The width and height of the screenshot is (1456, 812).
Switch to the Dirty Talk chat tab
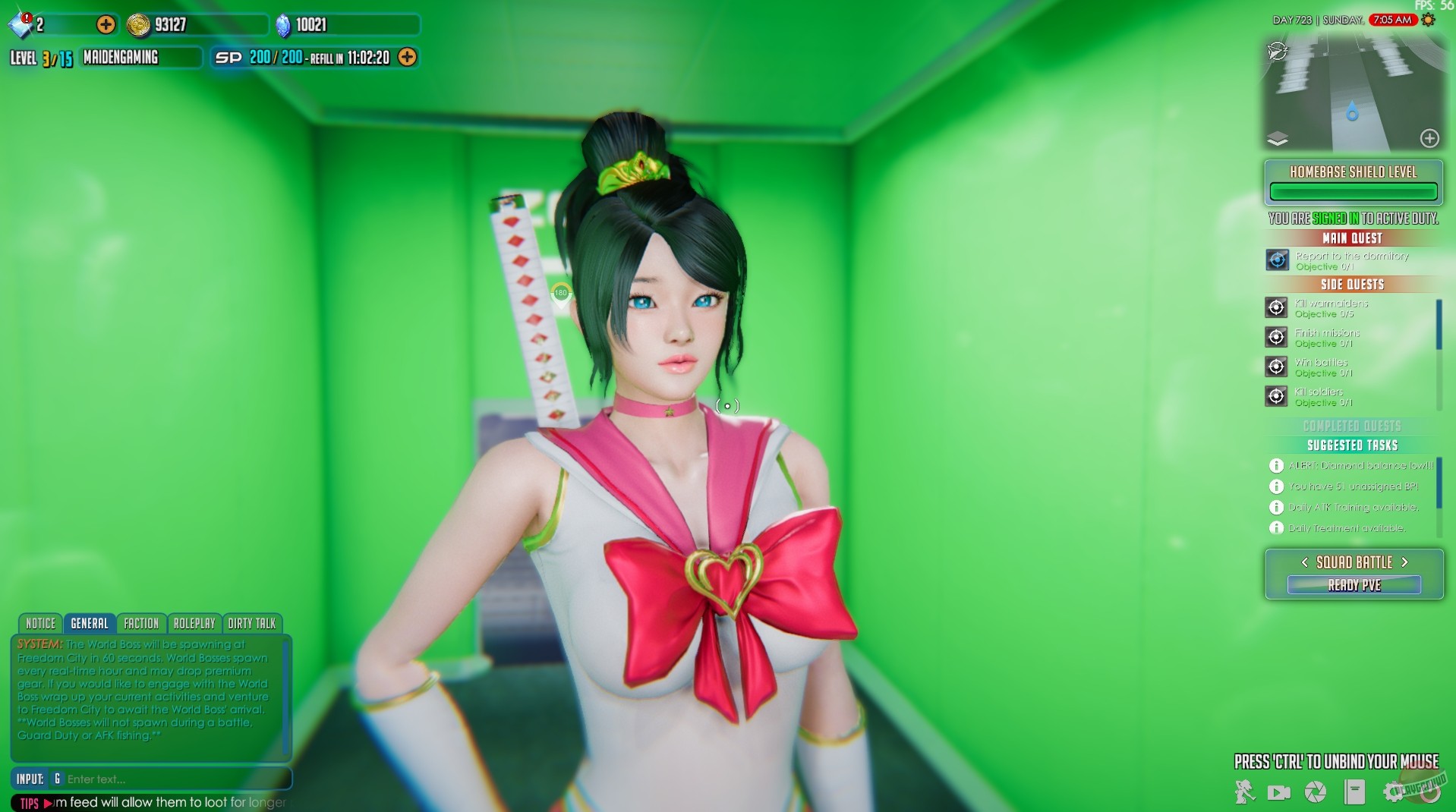(252, 623)
